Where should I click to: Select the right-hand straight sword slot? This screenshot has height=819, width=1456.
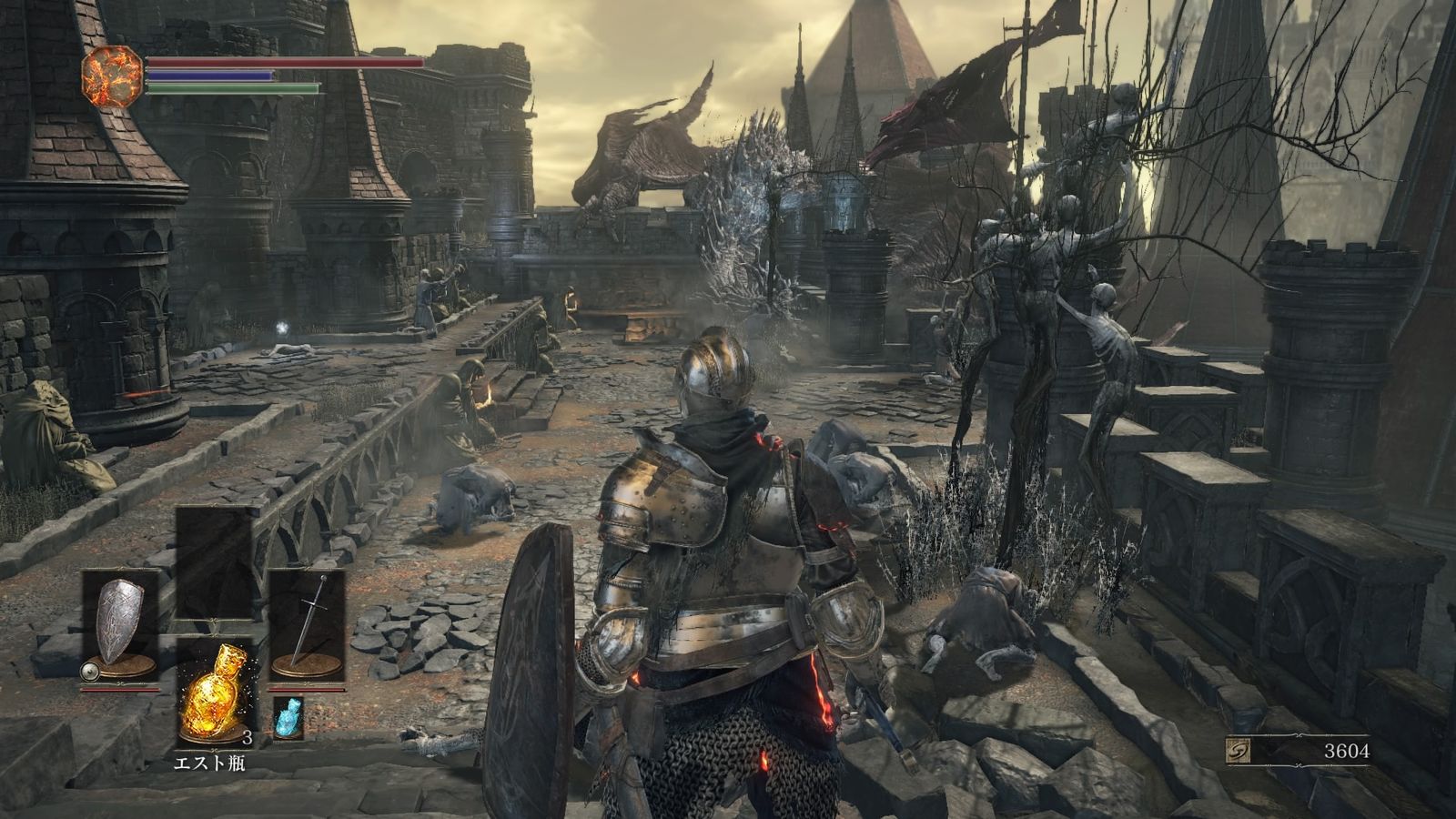coord(307,624)
